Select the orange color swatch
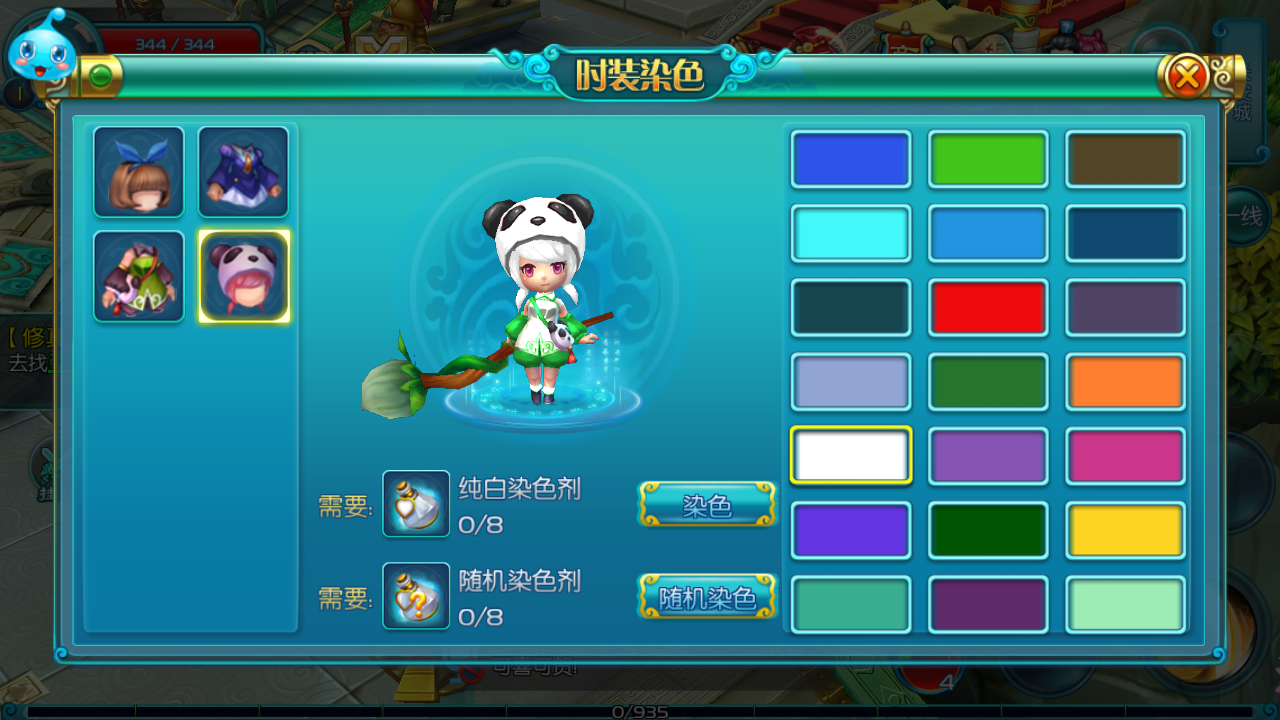 pyautogui.click(x=1125, y=381)
